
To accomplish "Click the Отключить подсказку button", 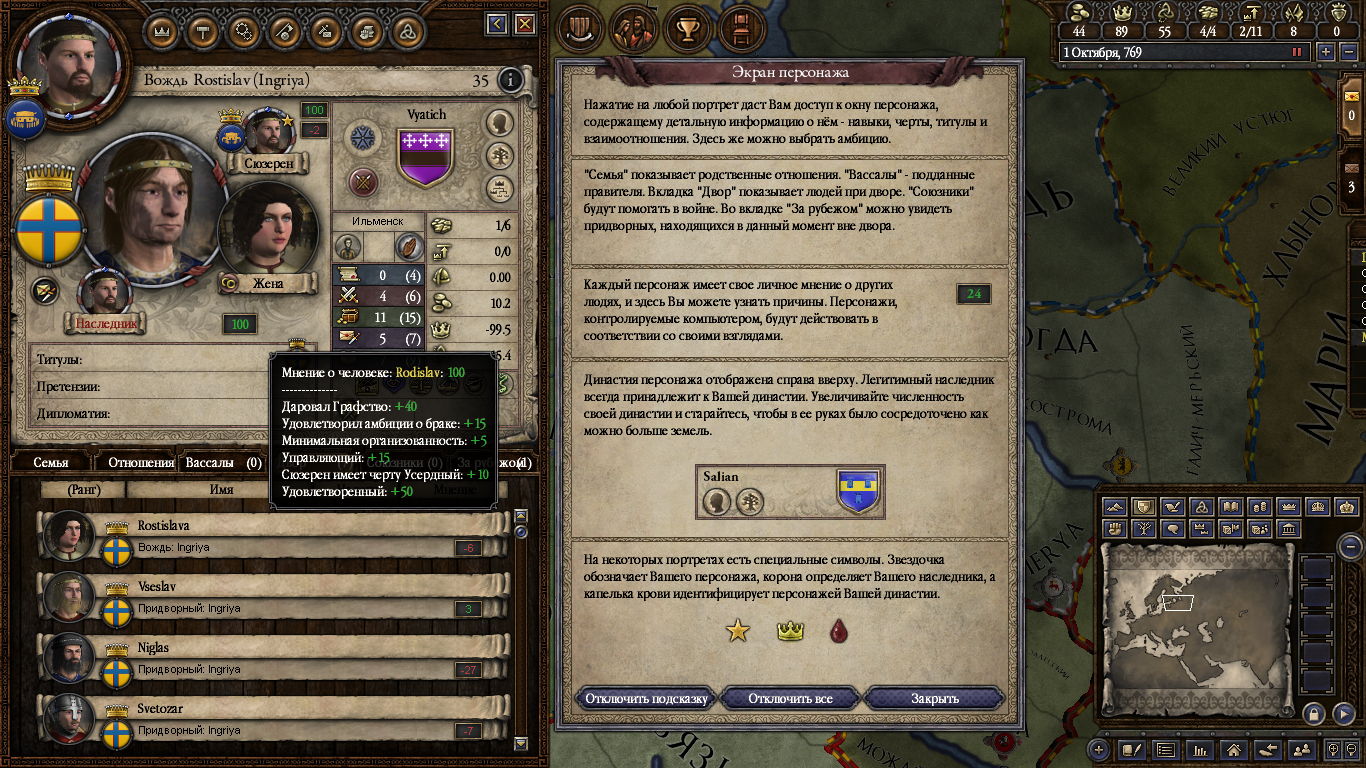I will (646, 698).
